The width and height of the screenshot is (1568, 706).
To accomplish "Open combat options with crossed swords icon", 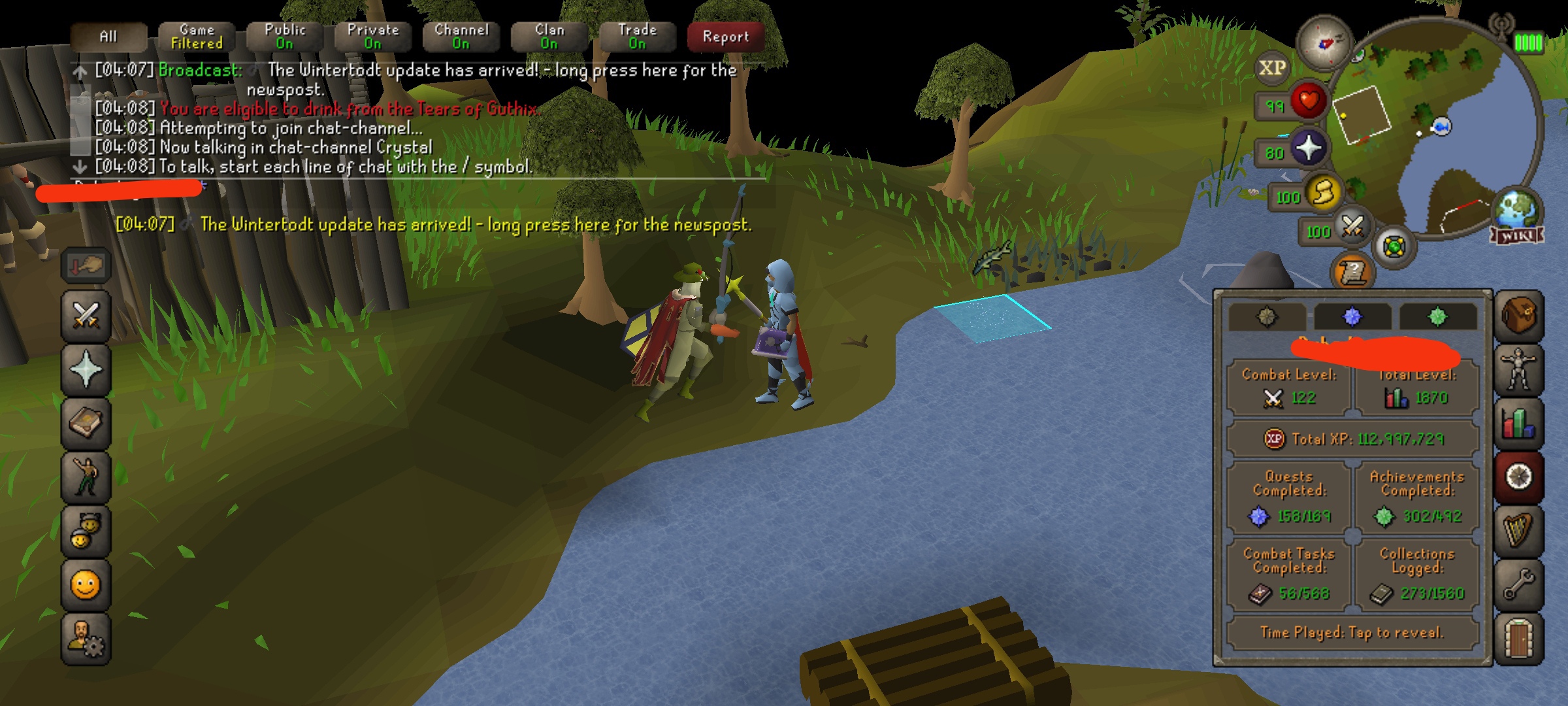I will (x=86, y=316).
